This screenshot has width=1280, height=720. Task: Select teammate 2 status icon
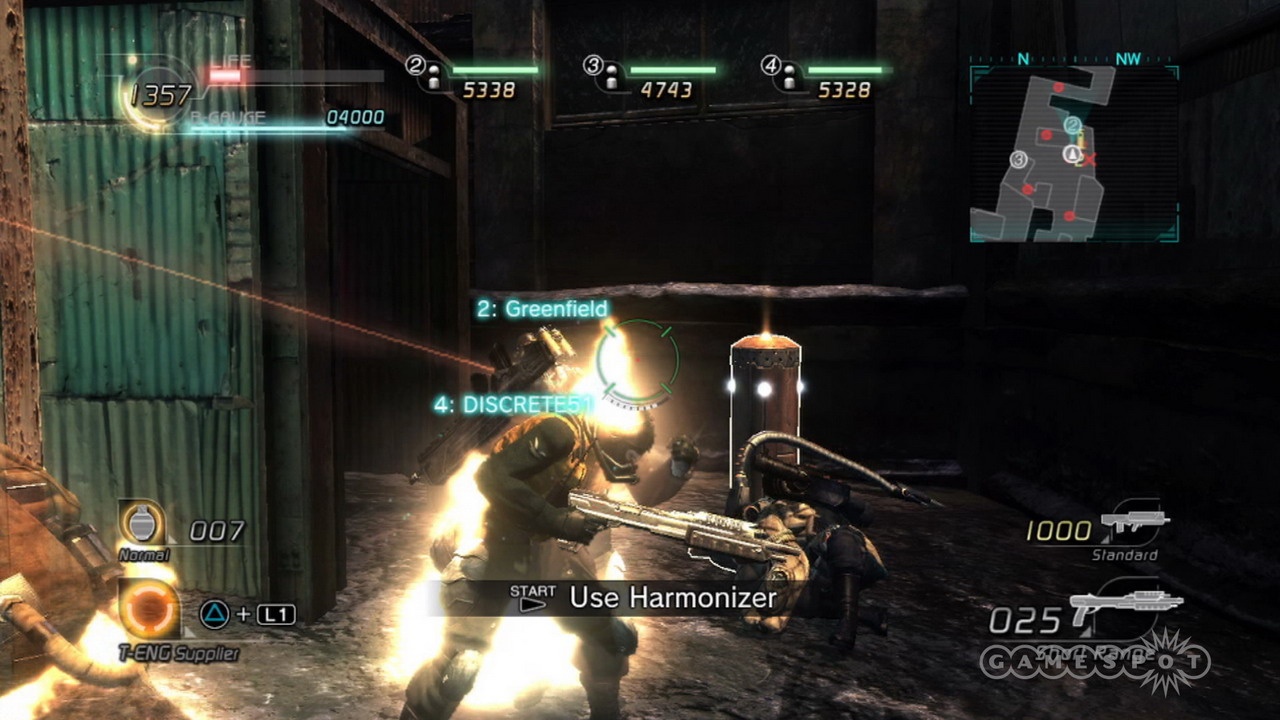tap(426, 74)
